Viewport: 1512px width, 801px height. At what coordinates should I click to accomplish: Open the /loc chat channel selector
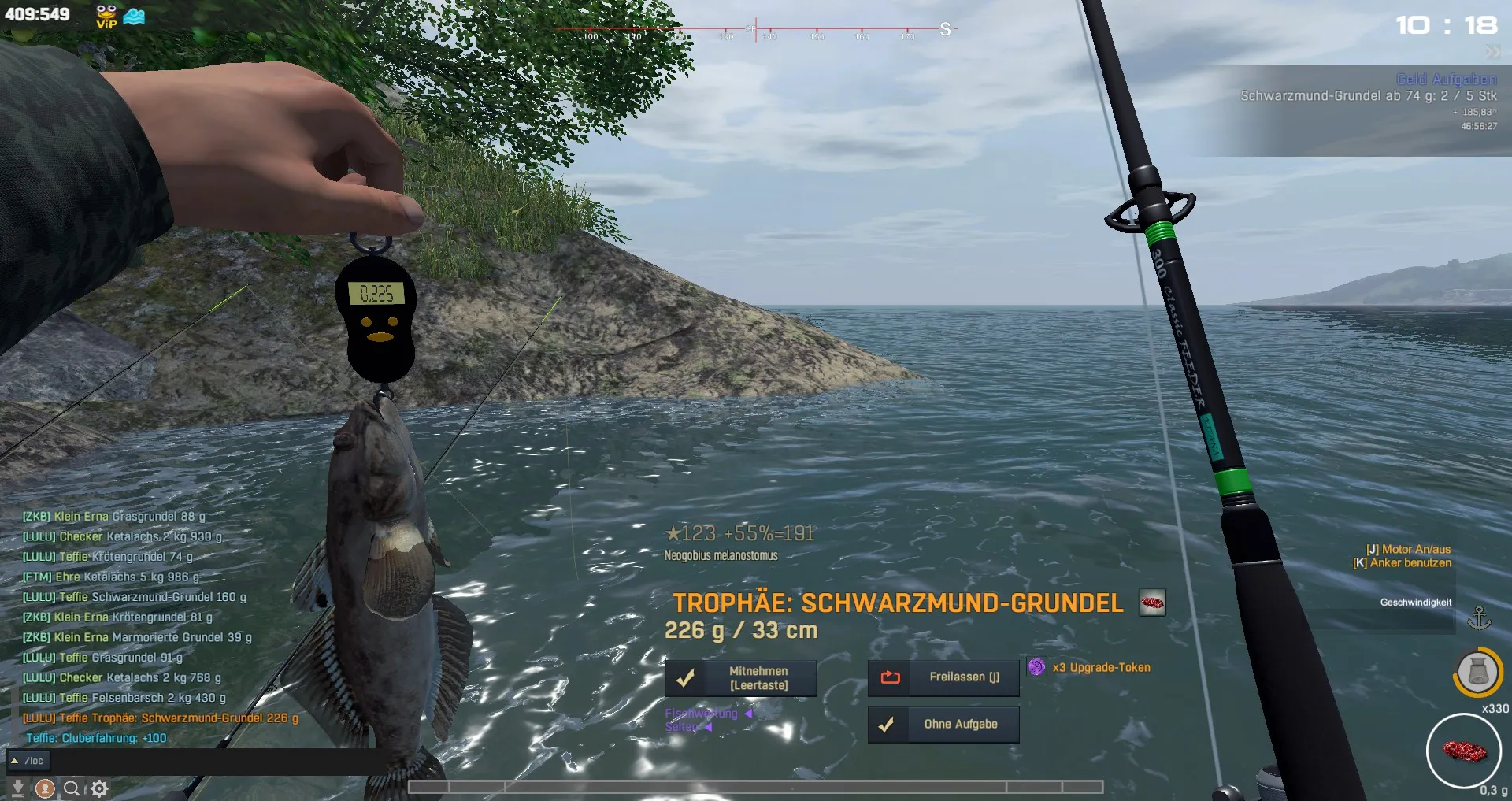click(28, 761)
